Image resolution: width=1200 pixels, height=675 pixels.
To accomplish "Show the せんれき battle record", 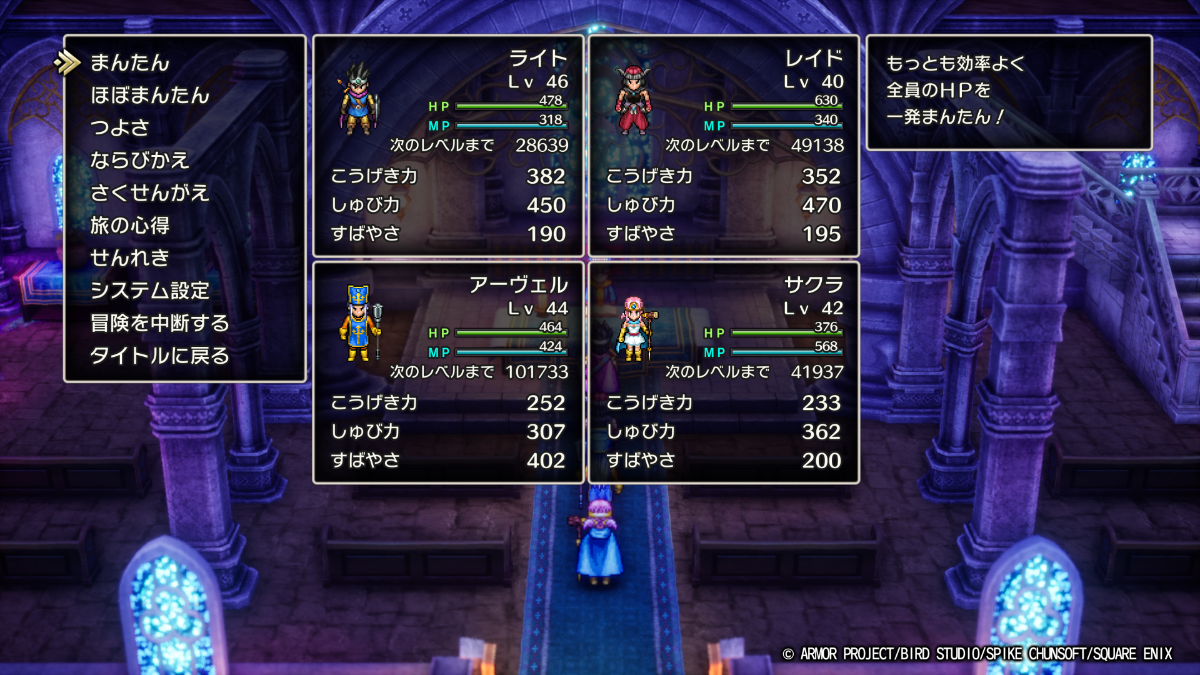I will pos(130,258).
